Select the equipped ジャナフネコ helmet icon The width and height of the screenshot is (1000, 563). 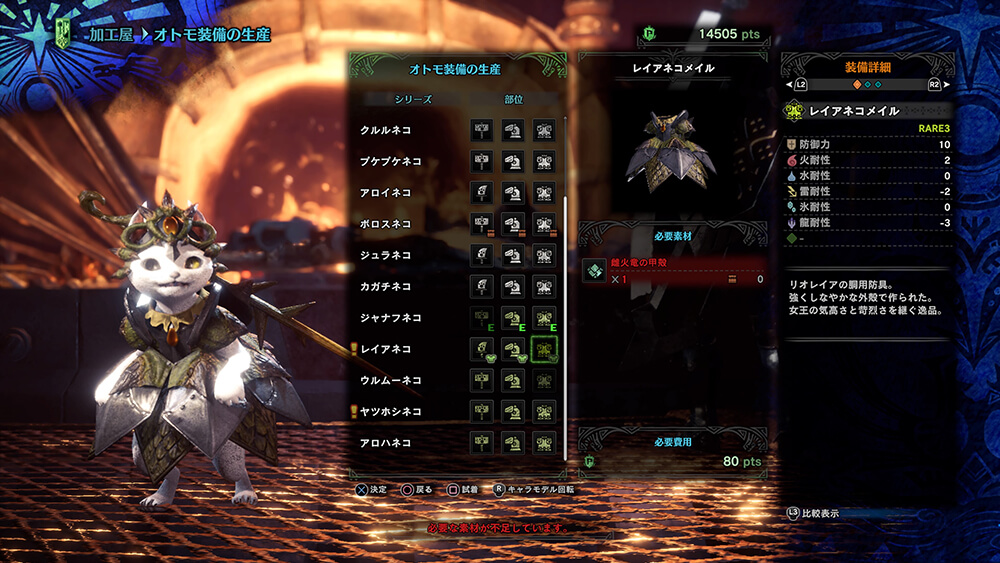tap(512, 318)
